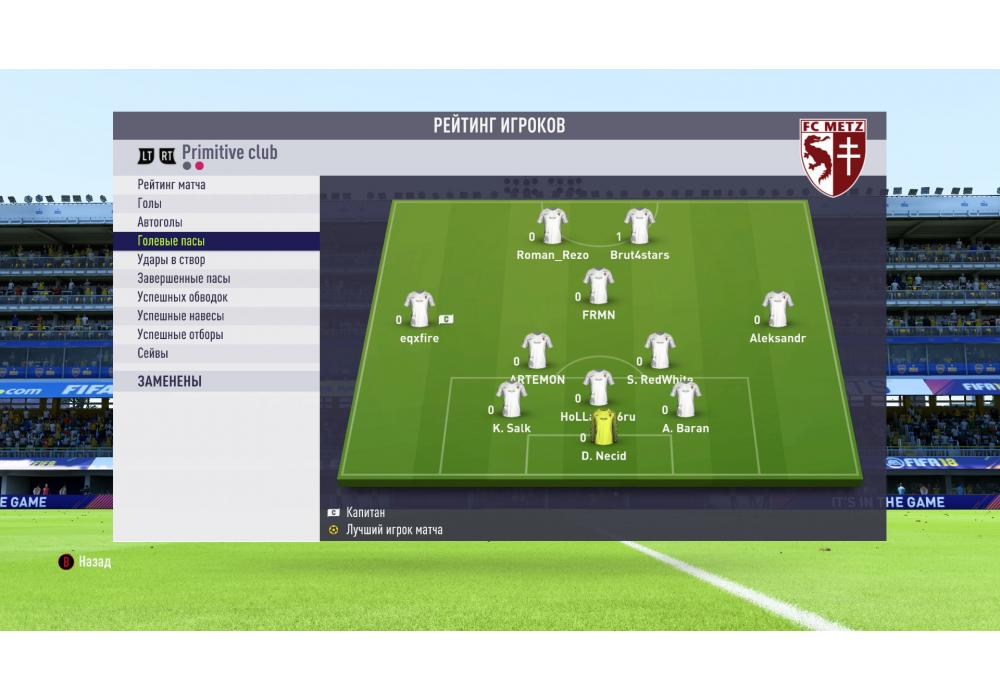This screenshot has width=1000, height=700.
Task: Click the ЗАМЕНЕНЫ substitutes section
Action: (x=170, y=381)
